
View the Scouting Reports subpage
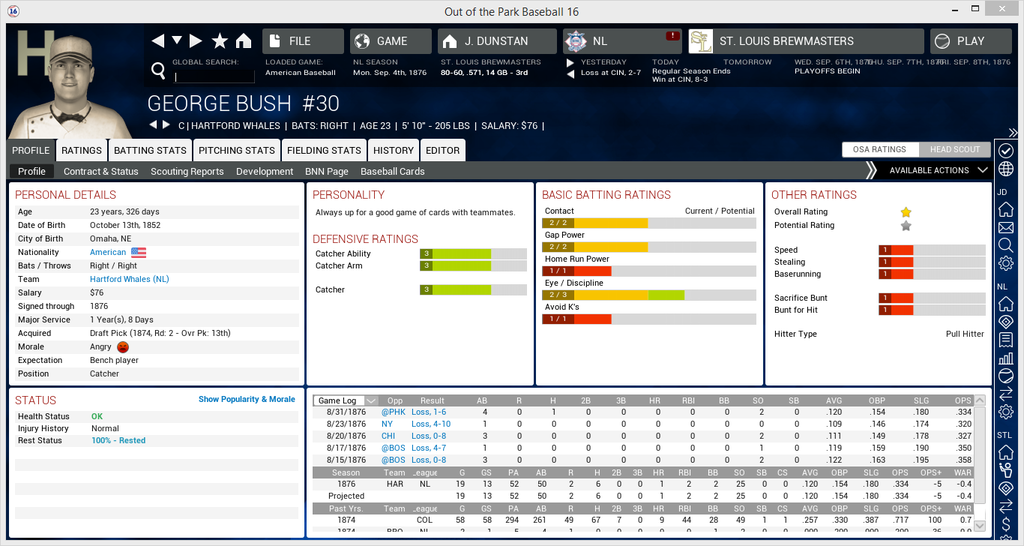click(x=187, y=171)
